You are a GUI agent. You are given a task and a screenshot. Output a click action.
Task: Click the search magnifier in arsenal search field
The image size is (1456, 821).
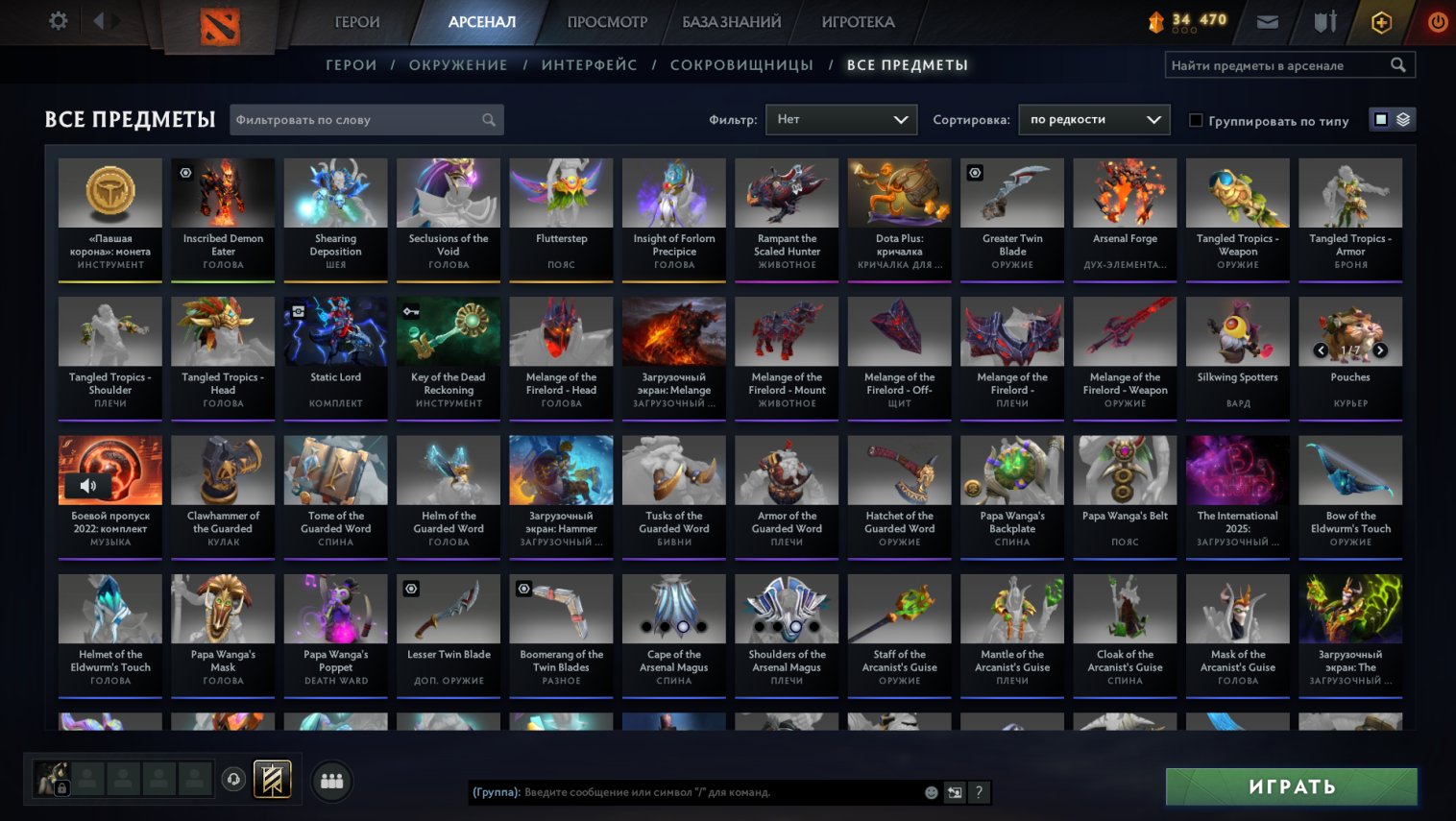1397,64
